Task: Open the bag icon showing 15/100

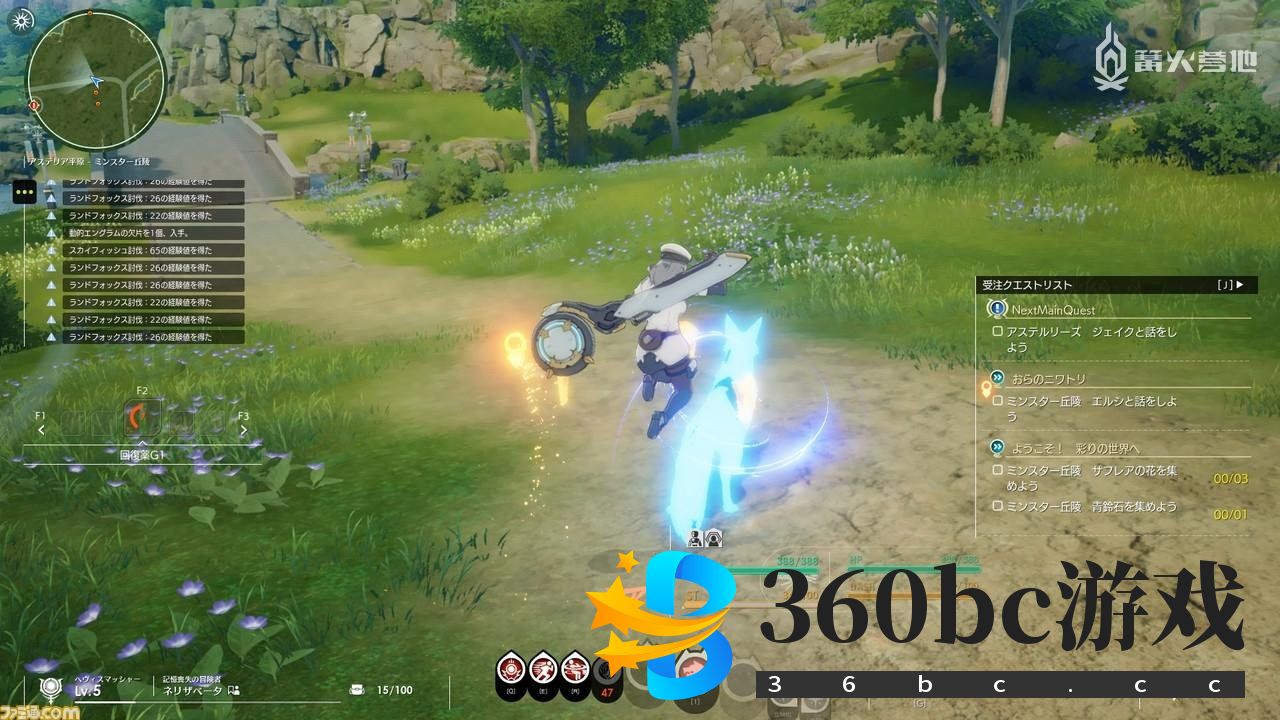Action: click(x=357, y=690)
